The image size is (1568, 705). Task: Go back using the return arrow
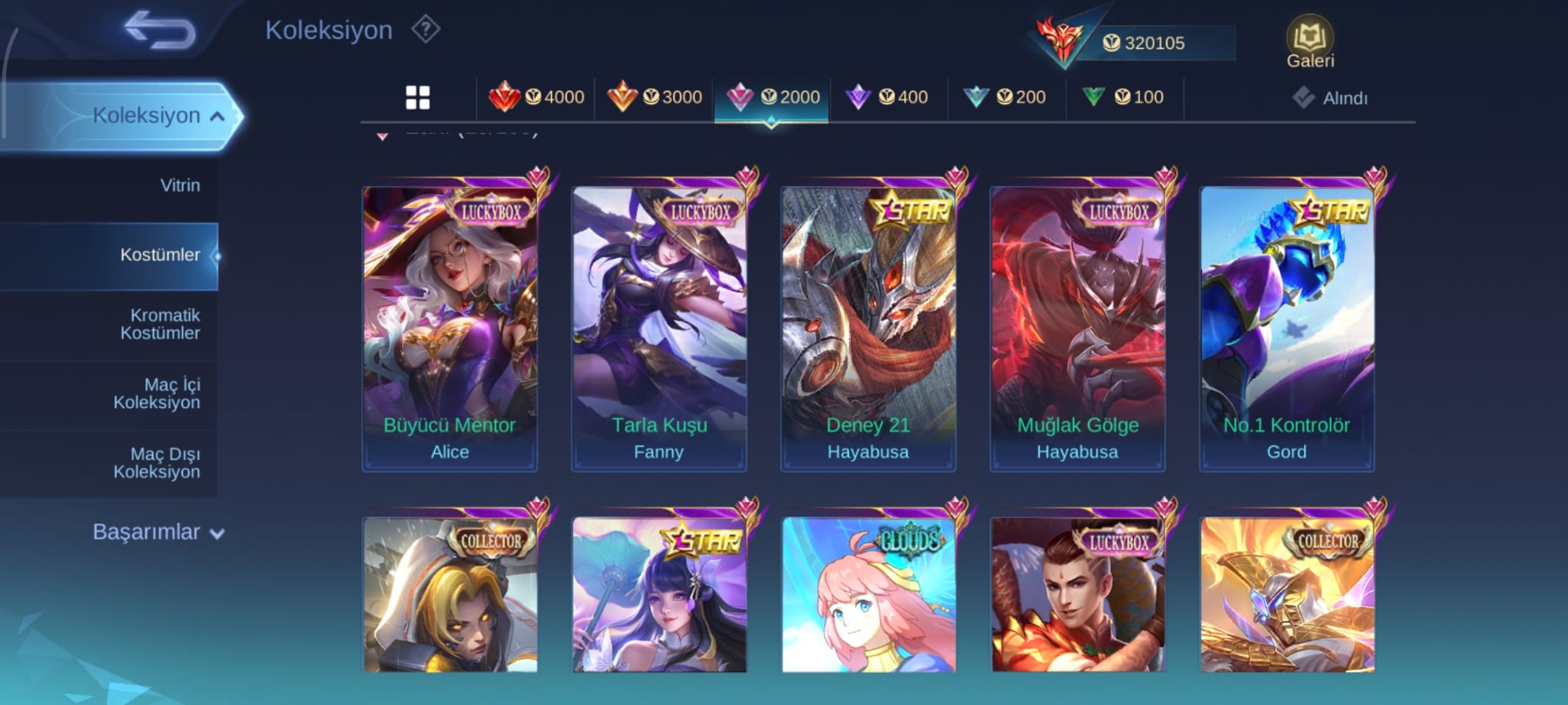[159, 31]
